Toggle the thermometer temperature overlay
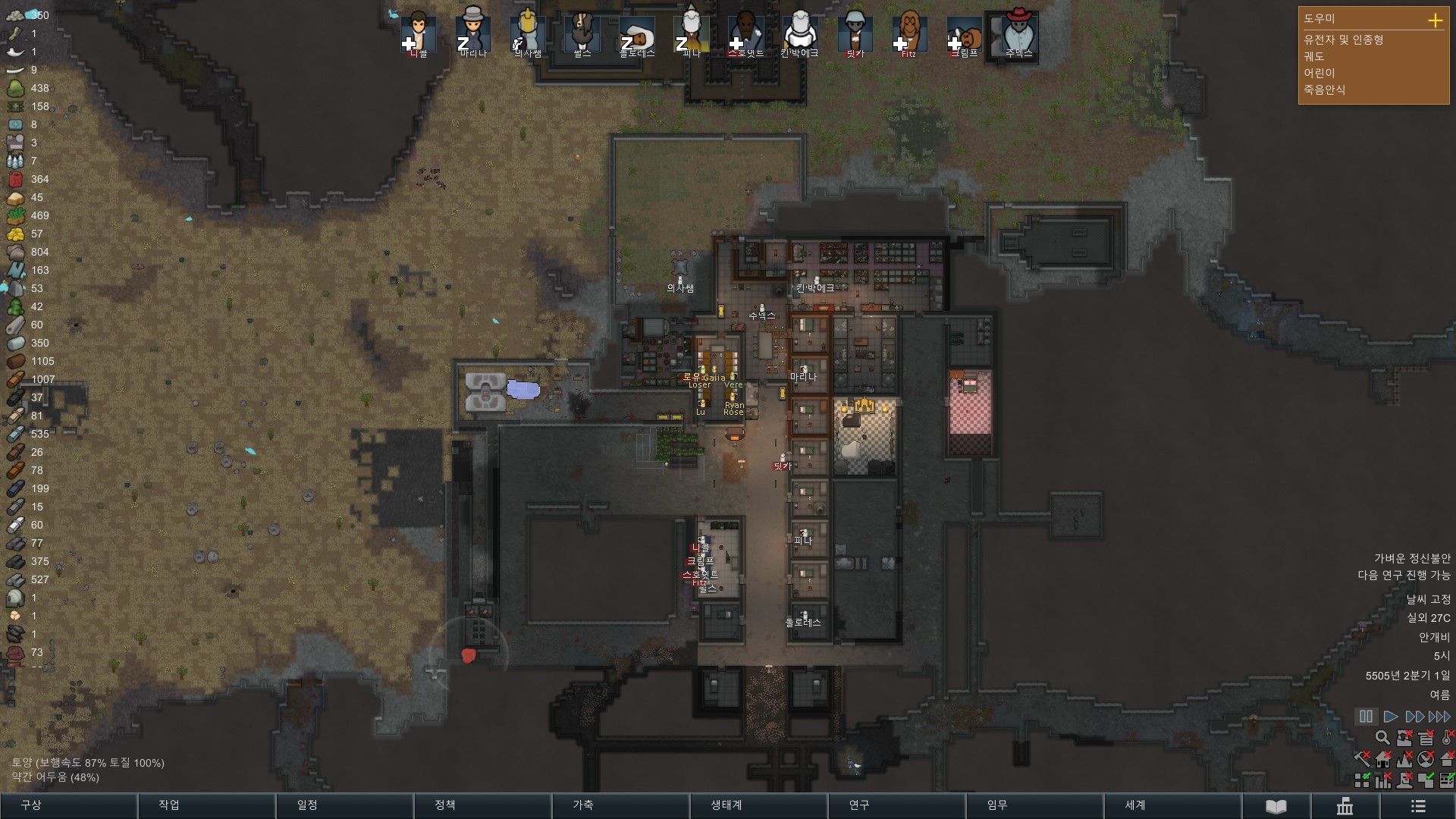1456x819 pixels. click(x=1447, y=738)
